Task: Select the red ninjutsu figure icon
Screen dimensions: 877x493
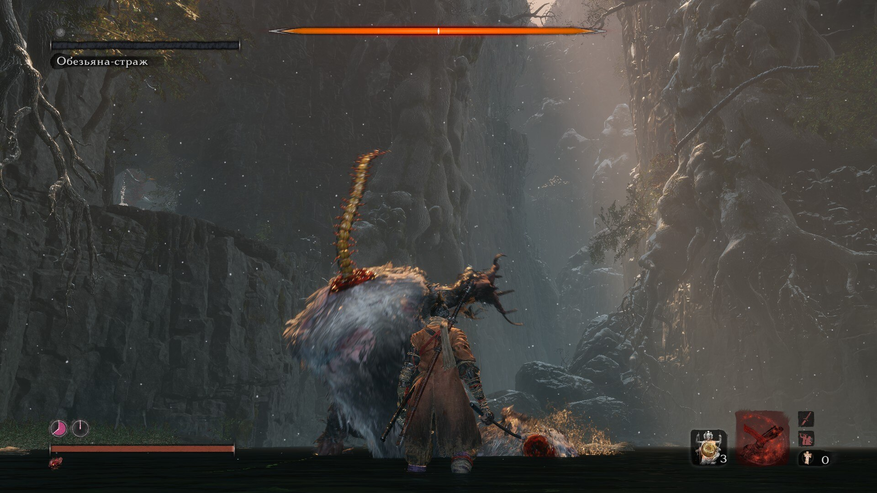Action: [806, 439]
